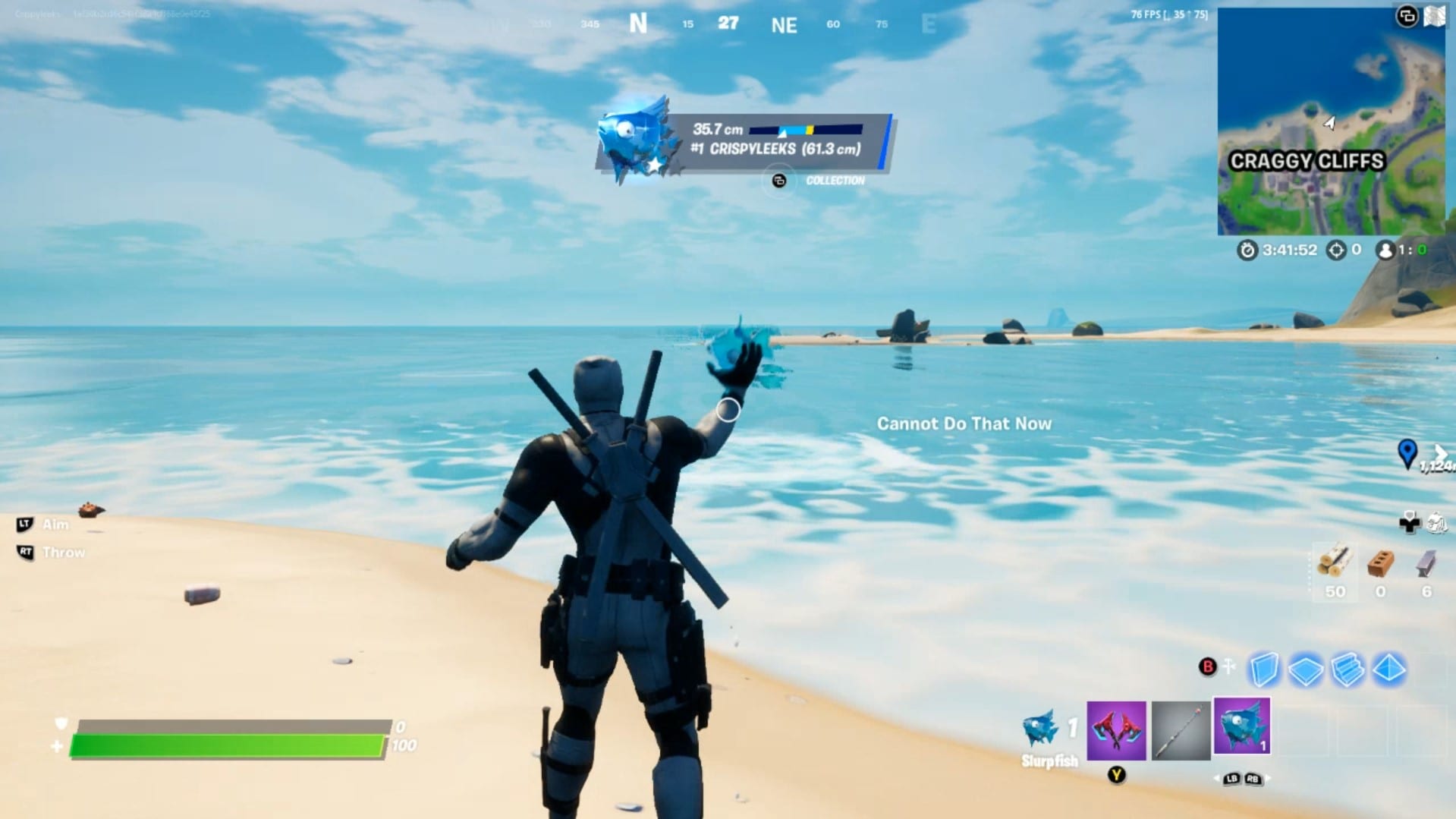Select the fishing rod in the hotbar

[x=1181, y=731]
